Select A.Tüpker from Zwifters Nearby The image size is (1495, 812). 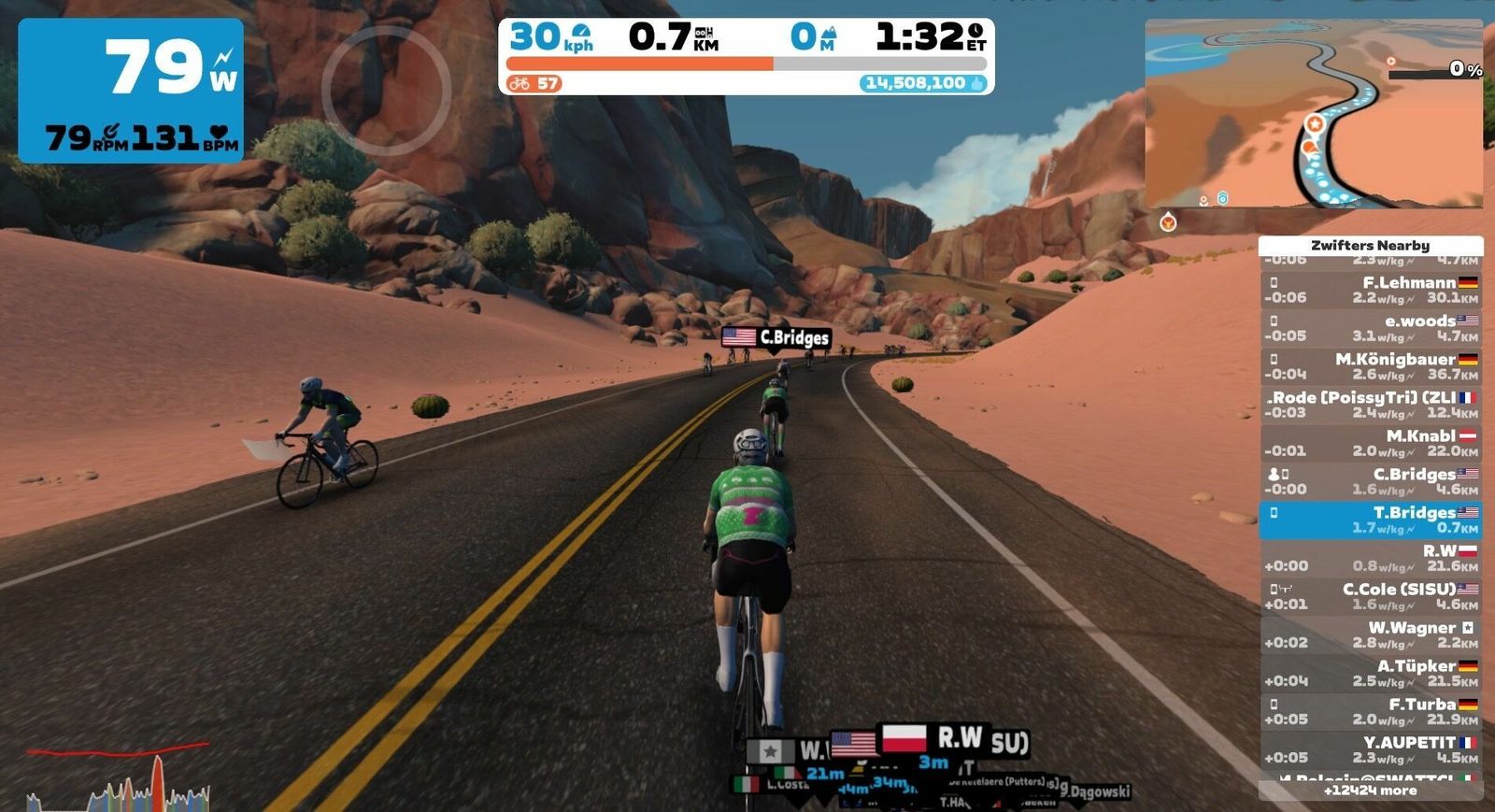(1371, 673)
